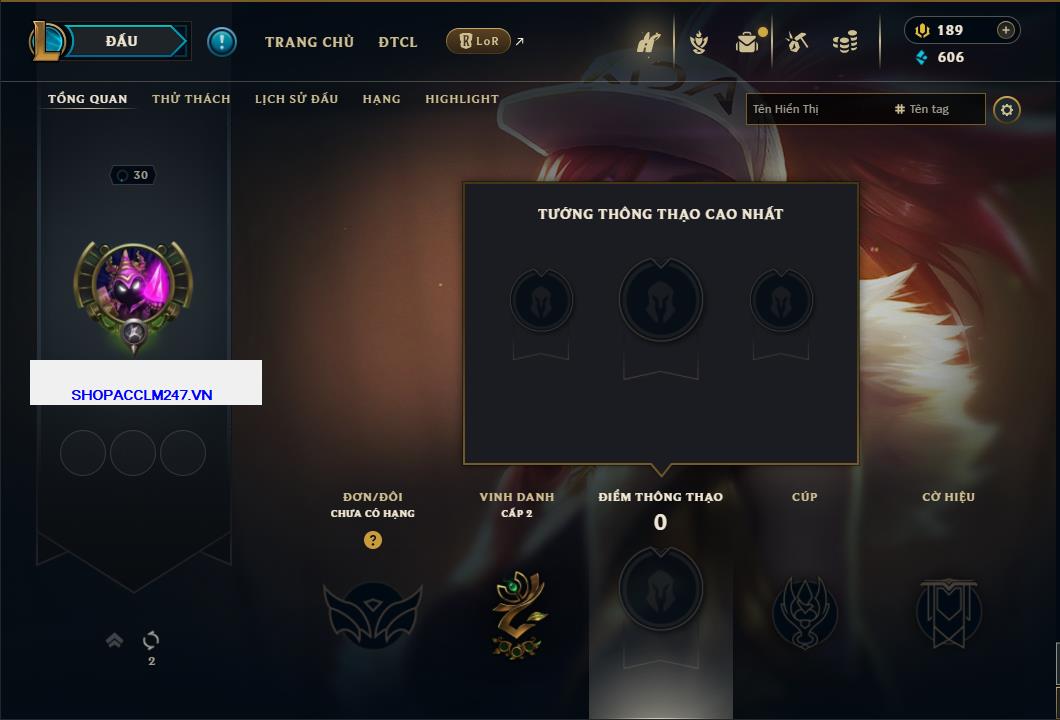Click the ĐẤU play button
This screenshot has height=720, width=1060.
(121, 41)
